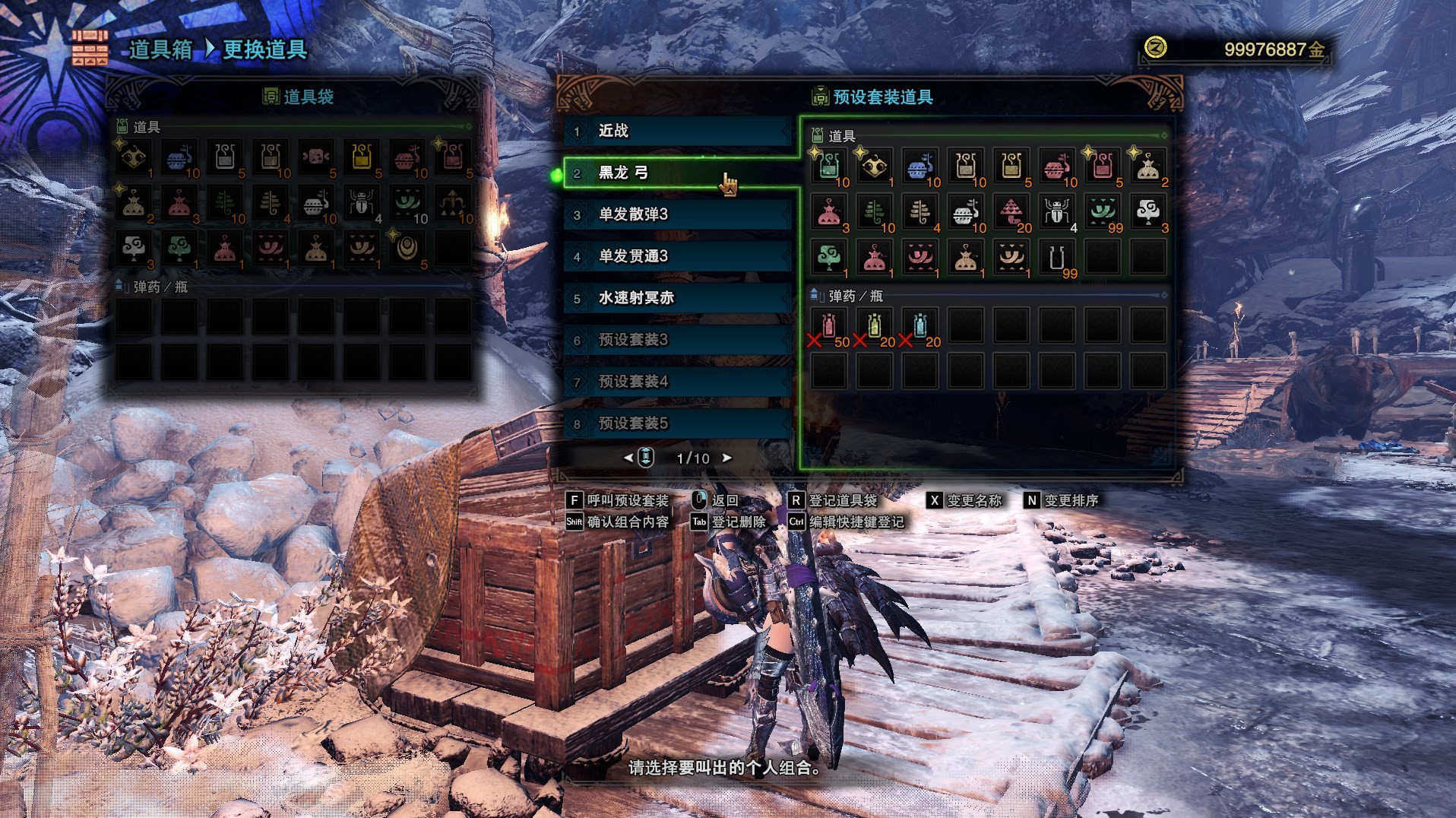Screen dimensions: 1456x818
Task: Select the green potion flask in loadout
Action: tap(829, 166)
